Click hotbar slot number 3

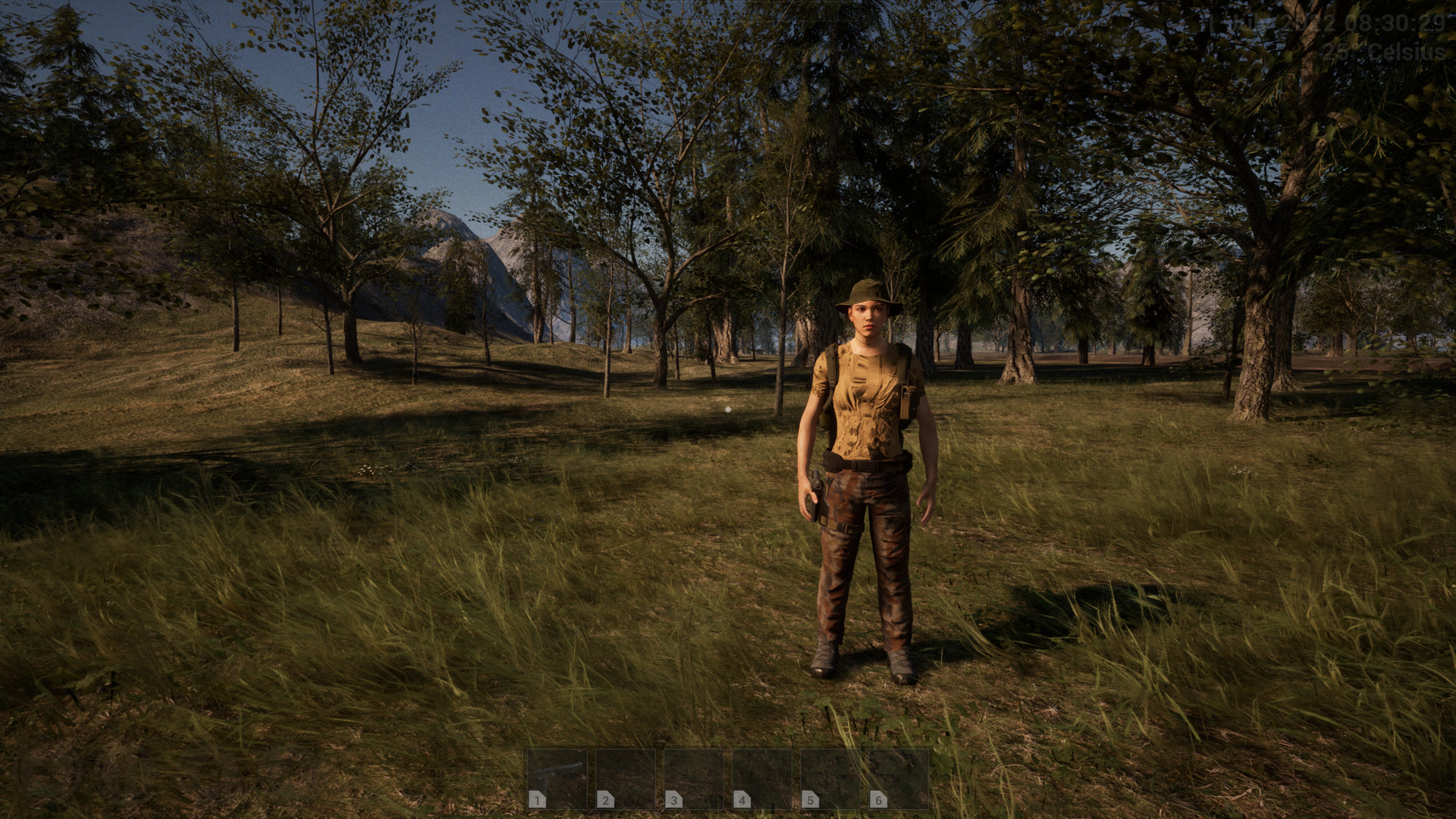click(694, 779)
